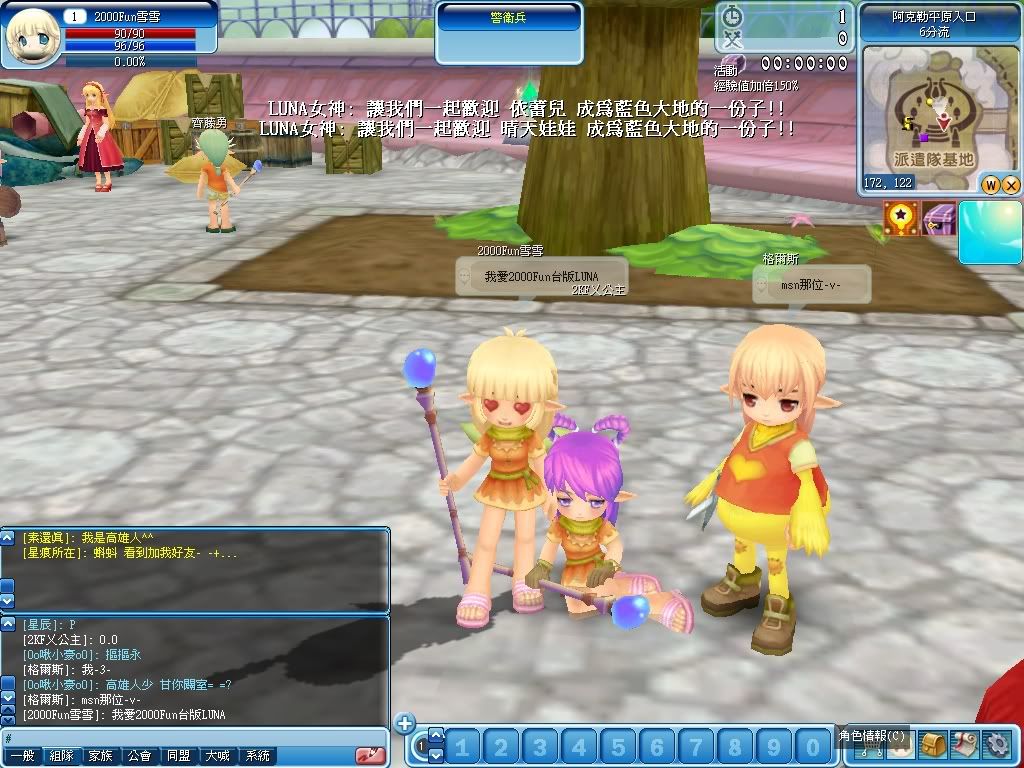Open the backpack inventory icon
The image size is (1024, 768).
[933, 745]
